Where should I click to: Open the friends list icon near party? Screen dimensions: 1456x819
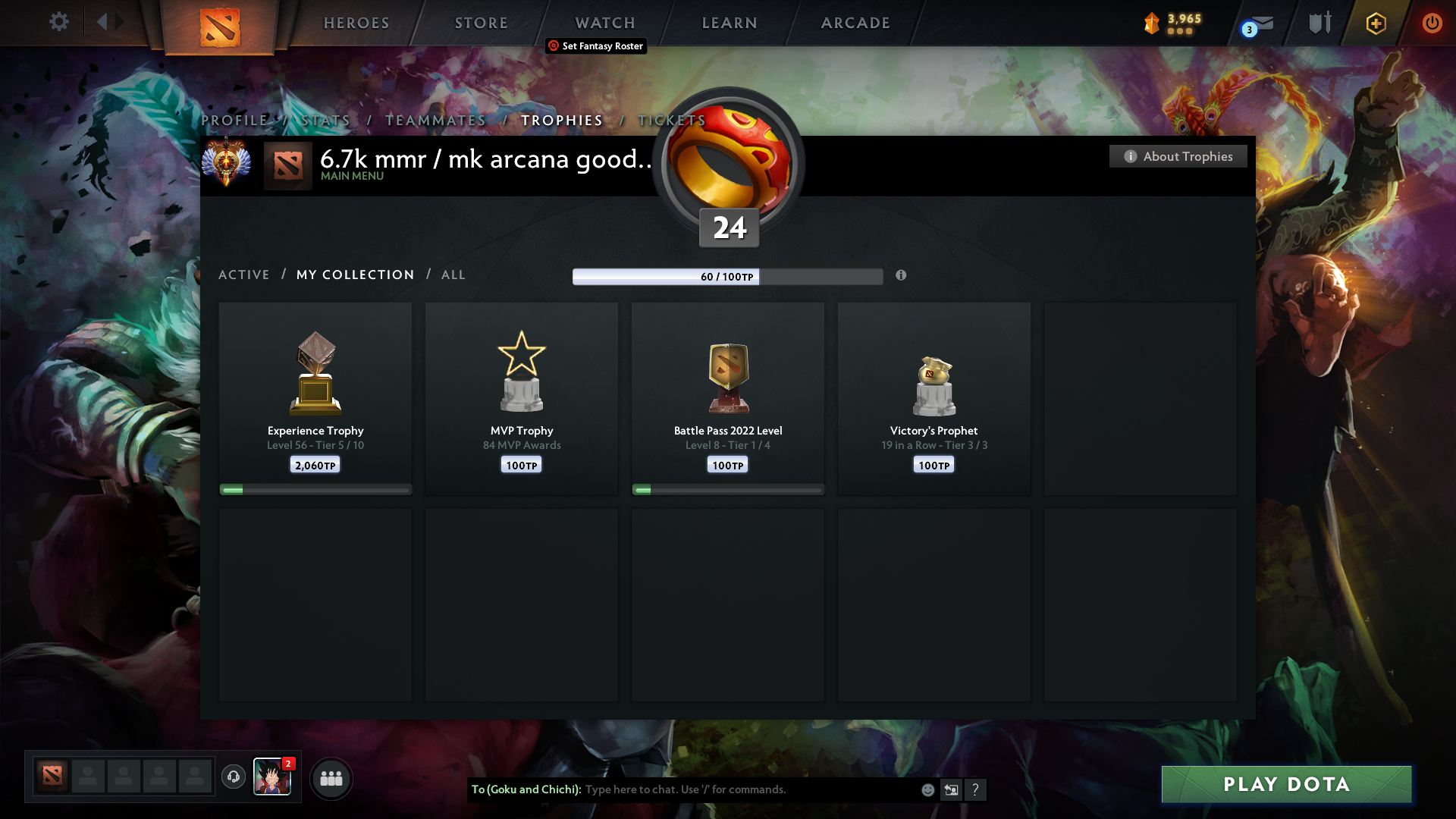click(x=331, y=778)
